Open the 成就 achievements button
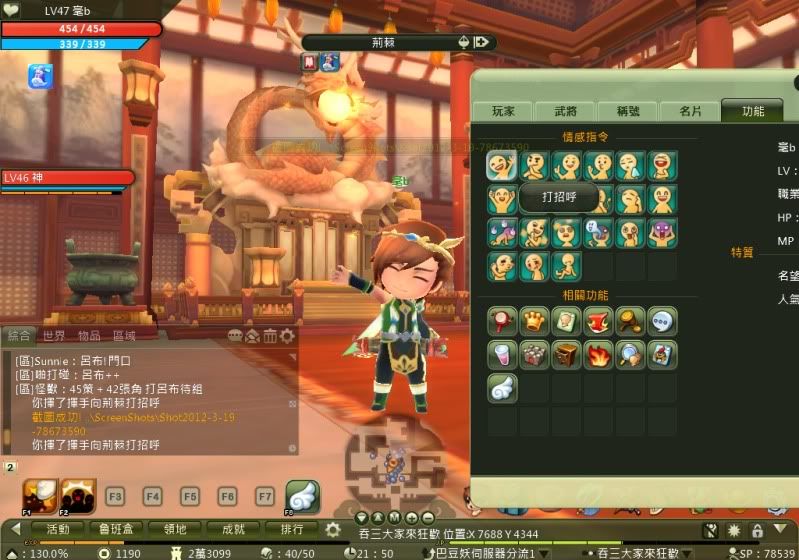The width and height of the screenshot is (799, 560). (x=233, y=529)
